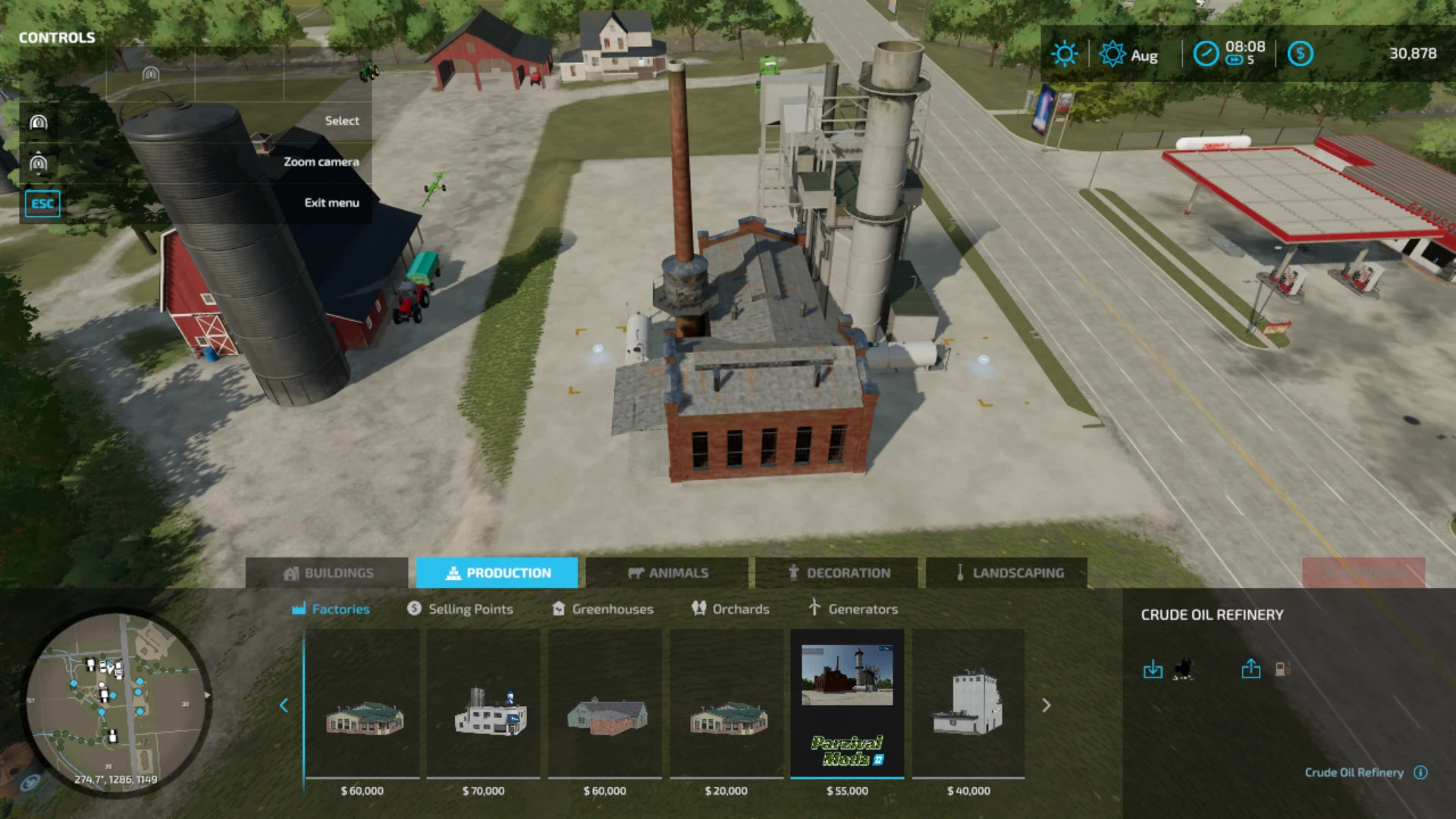
Task: Toggle the Crude Oil Refinery info display
Action: coord(1420,773)
